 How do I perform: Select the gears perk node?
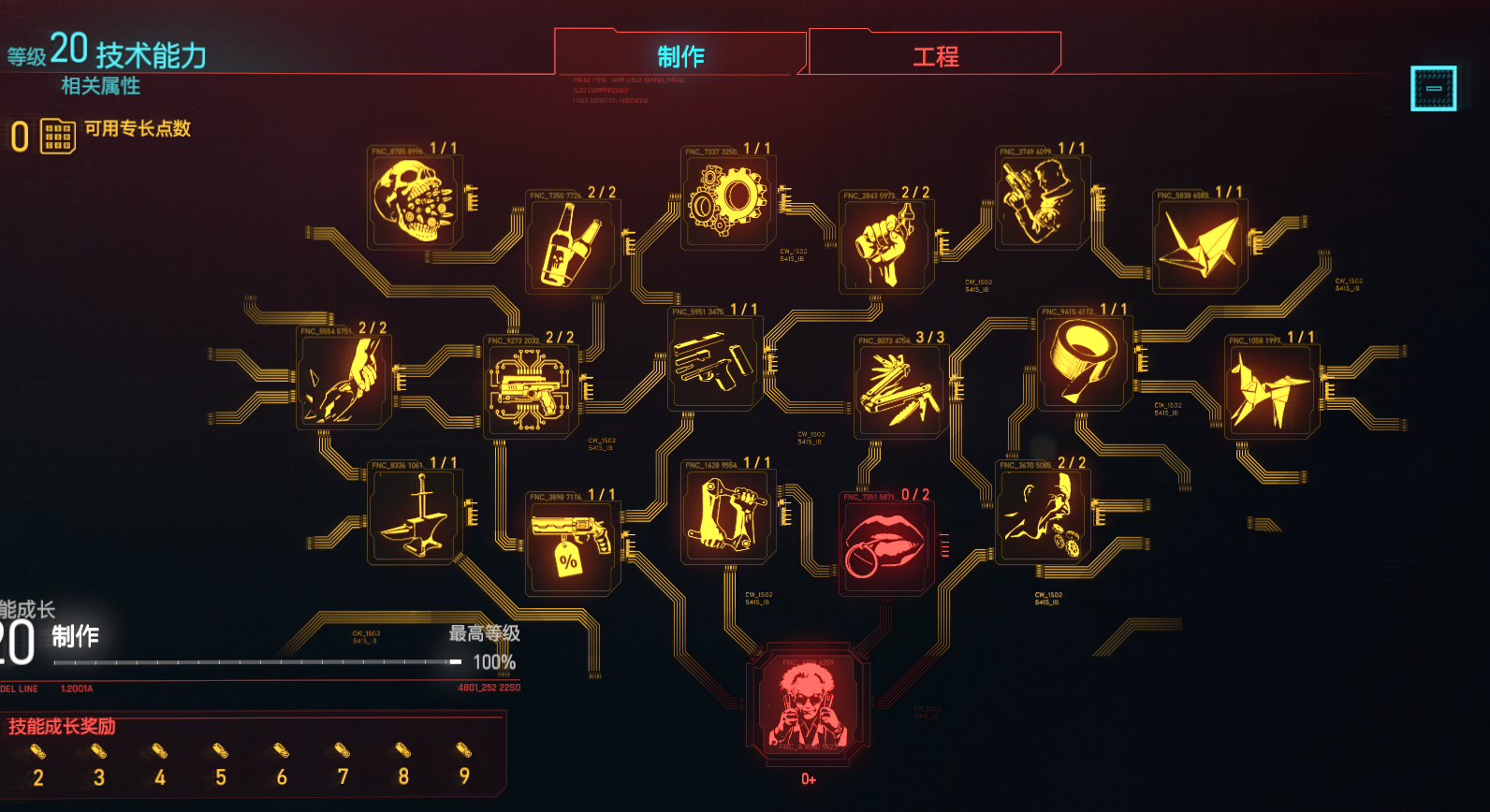tap(727, 200)
